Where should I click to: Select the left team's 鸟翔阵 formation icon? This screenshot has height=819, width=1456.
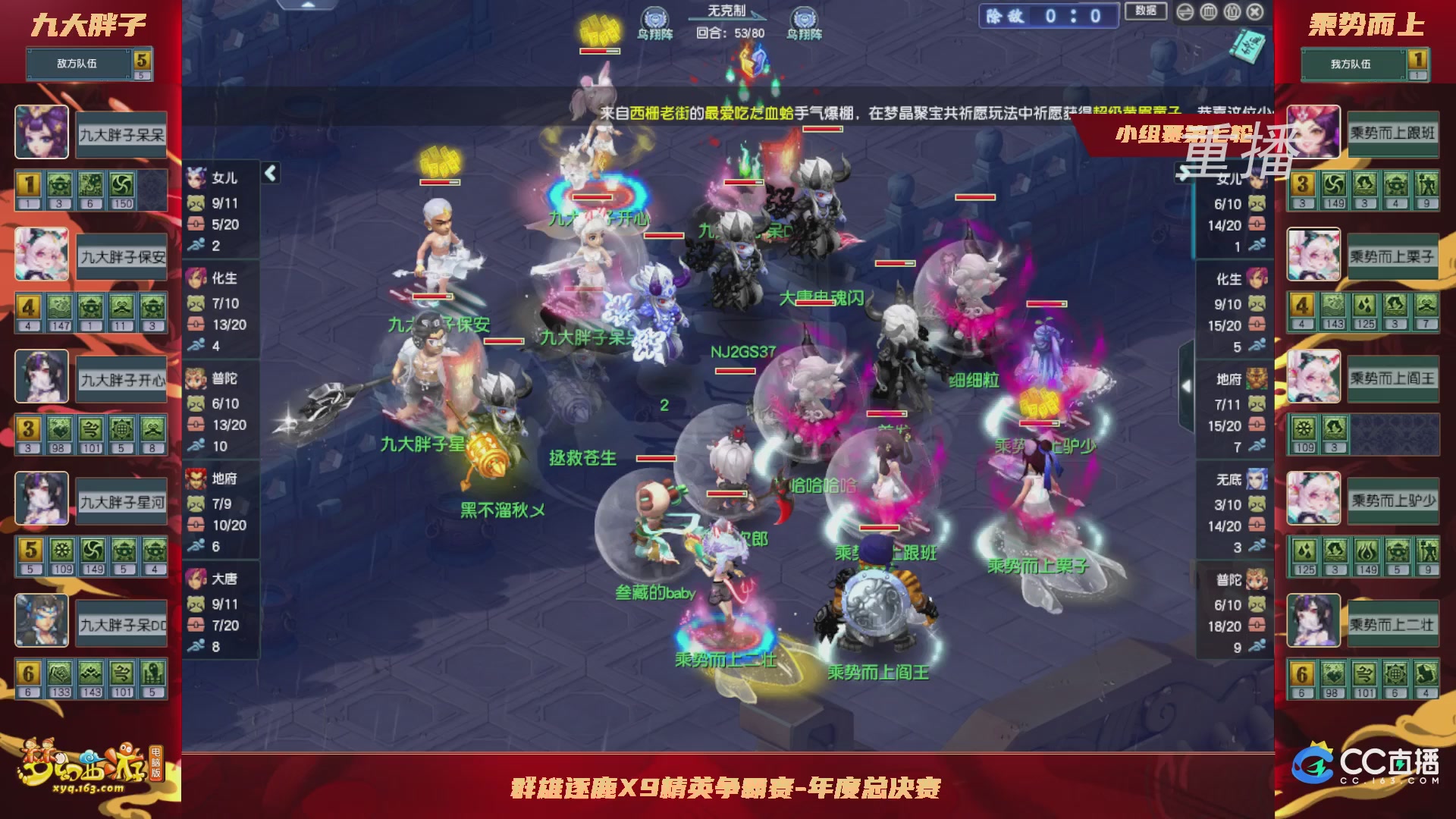654,15
